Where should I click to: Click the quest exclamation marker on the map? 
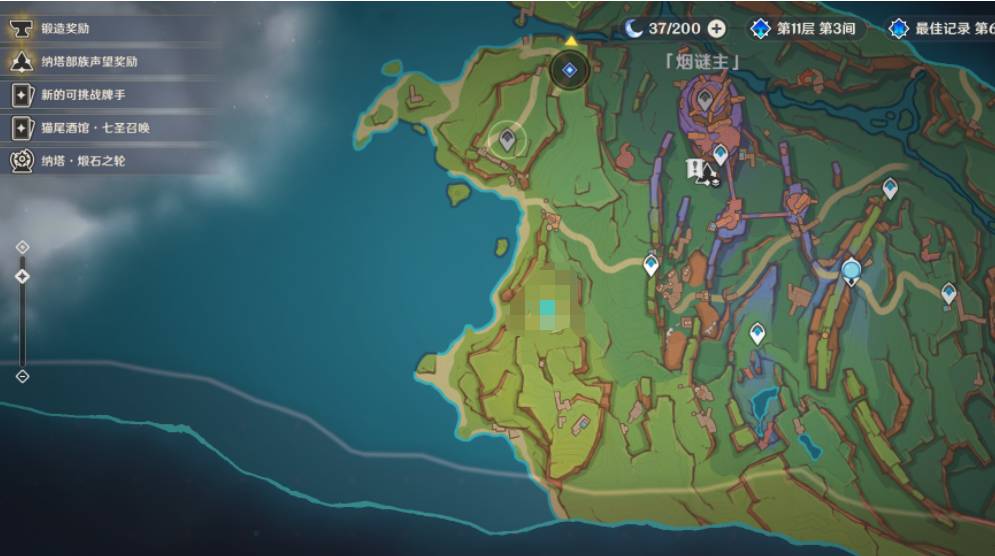(699, 171)
